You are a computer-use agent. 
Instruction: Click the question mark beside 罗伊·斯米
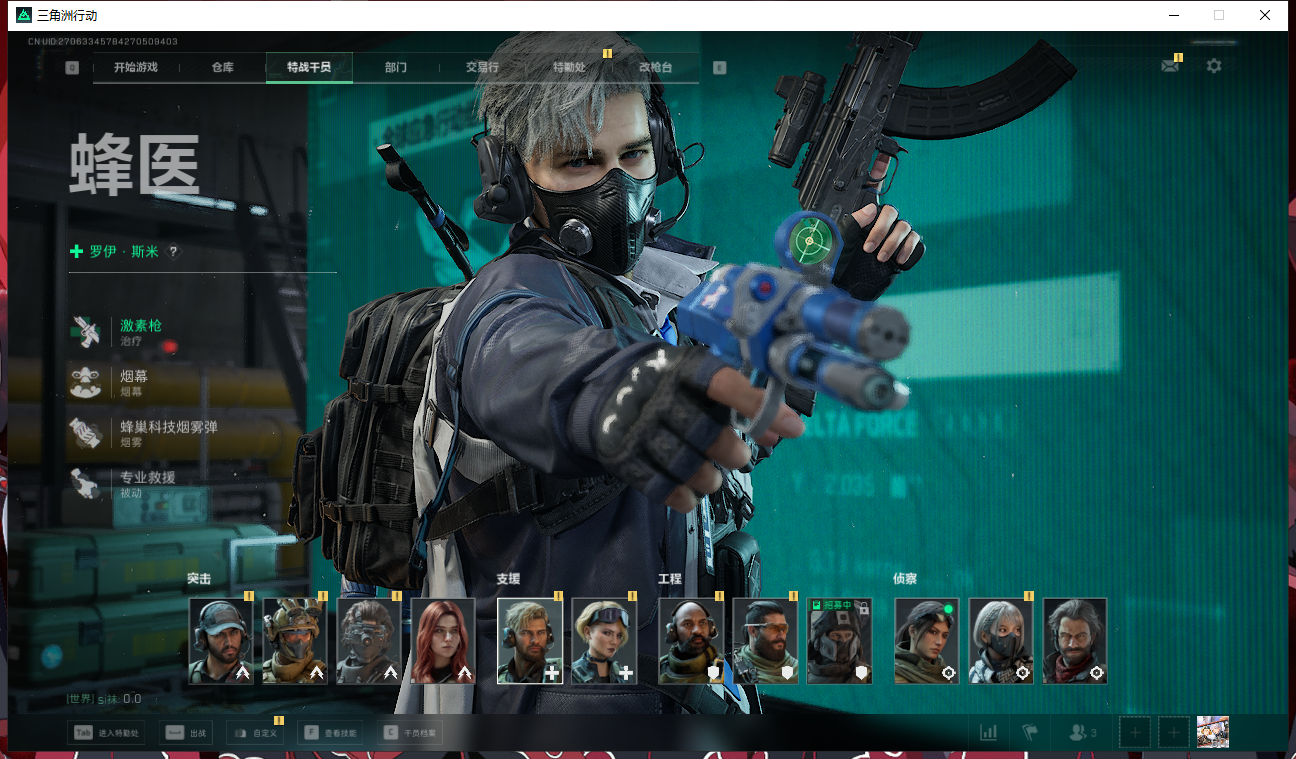click(173, 252)
